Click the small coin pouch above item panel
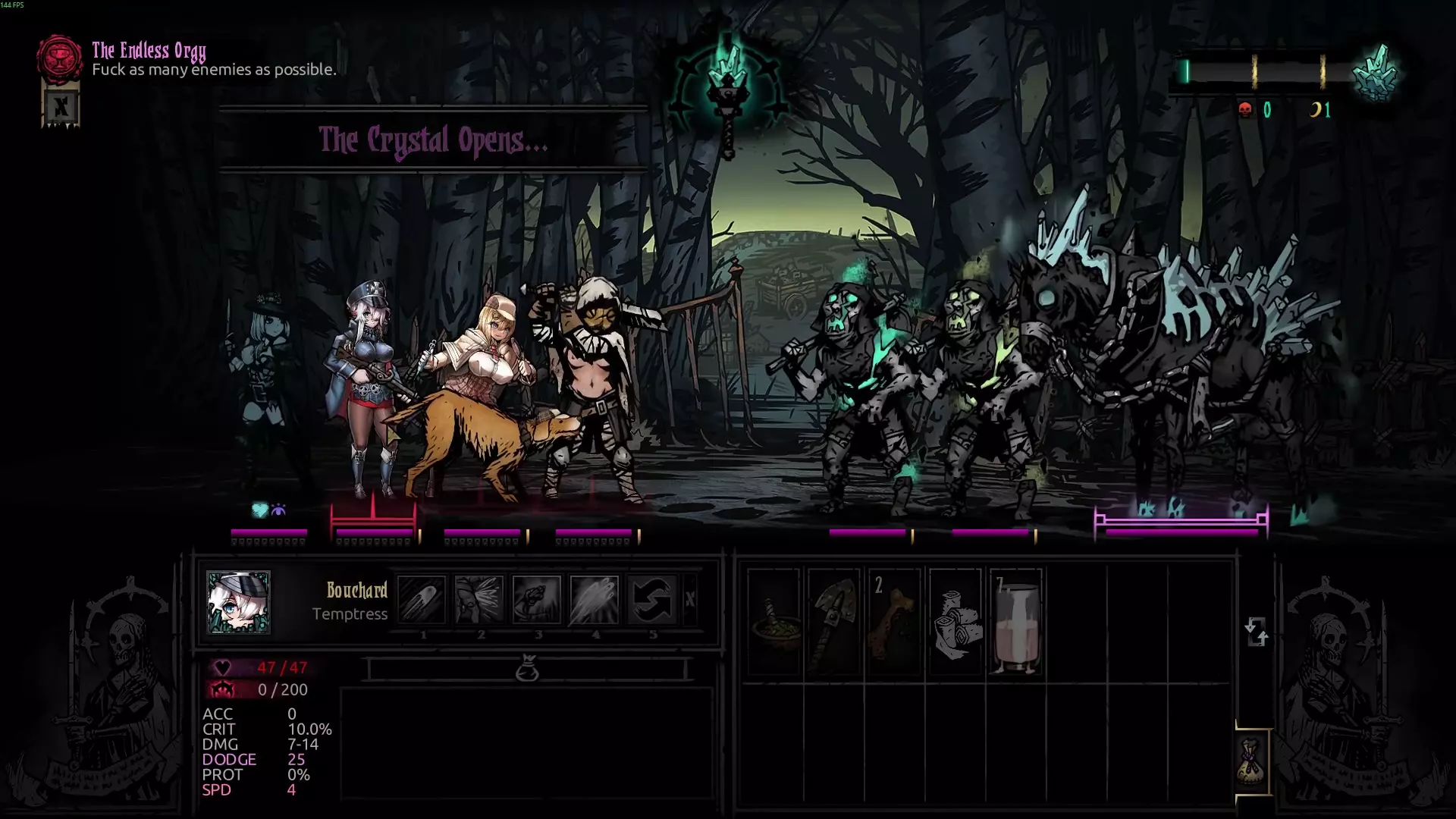The image size is (1456, 819). tap(527, 669)
